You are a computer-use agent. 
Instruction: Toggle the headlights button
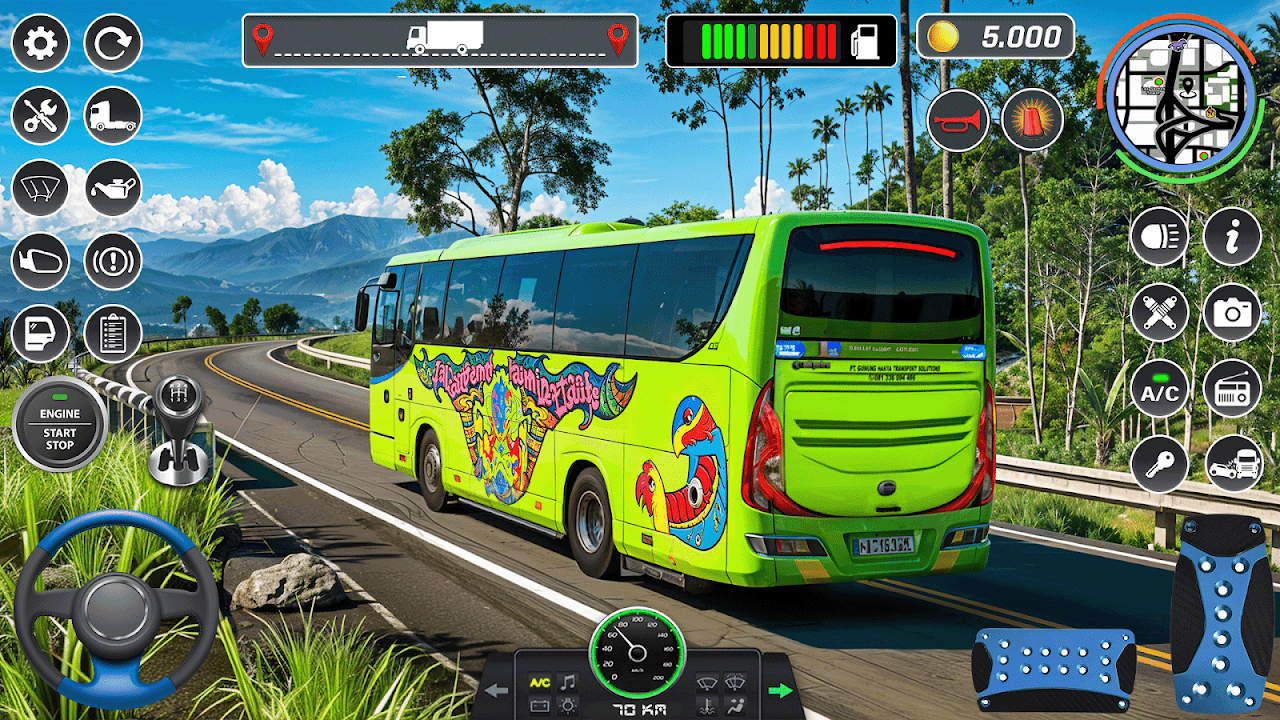pyautogui.click(x=1159, y=237)
